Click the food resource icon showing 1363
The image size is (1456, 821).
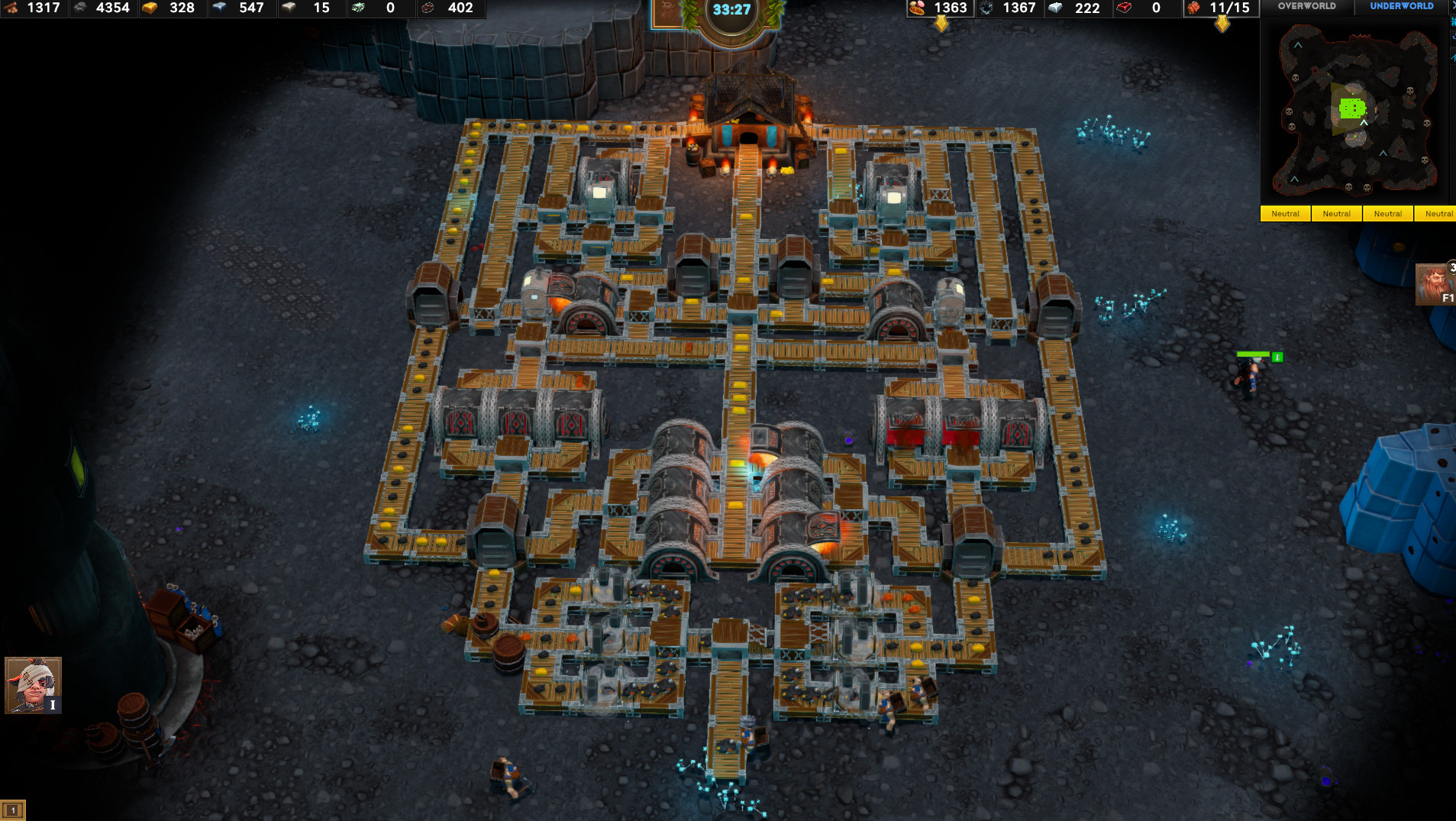(x=916, y=8)
